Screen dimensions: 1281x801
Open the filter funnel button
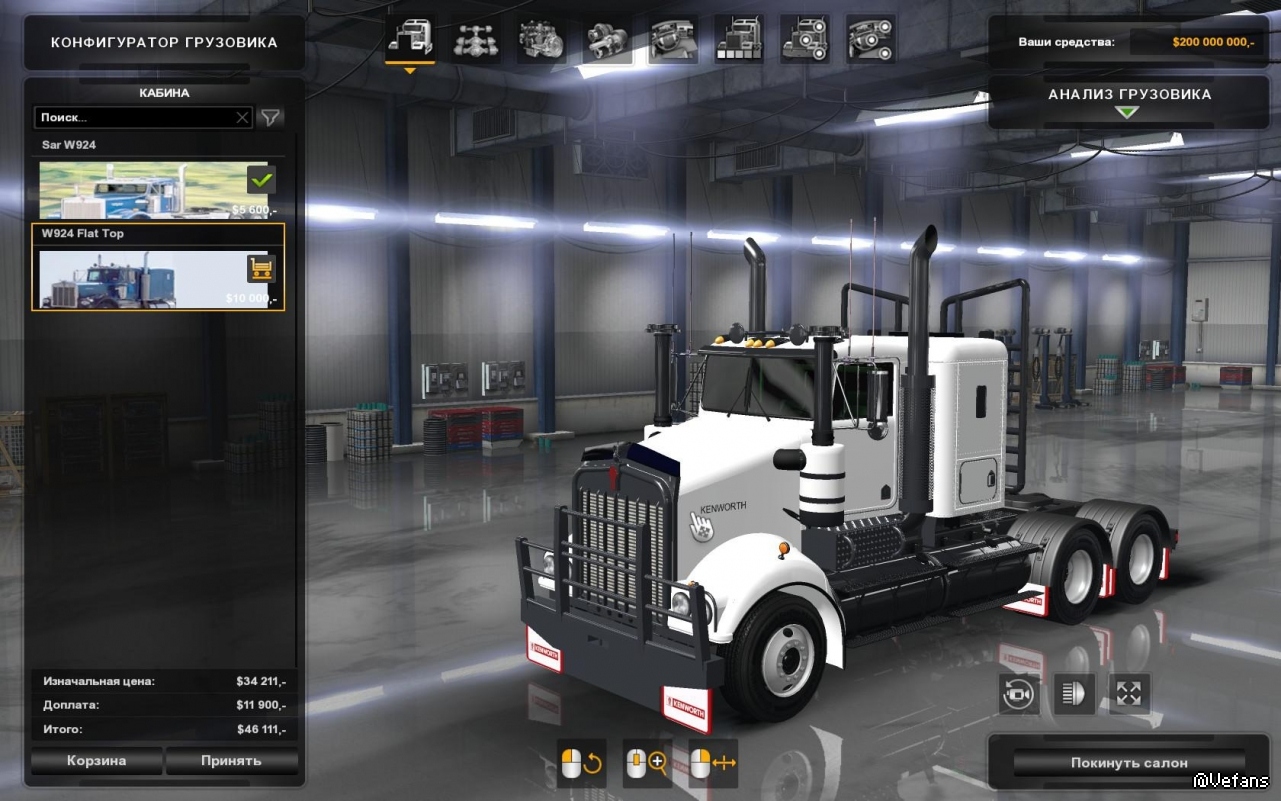(x=271, y=118)
